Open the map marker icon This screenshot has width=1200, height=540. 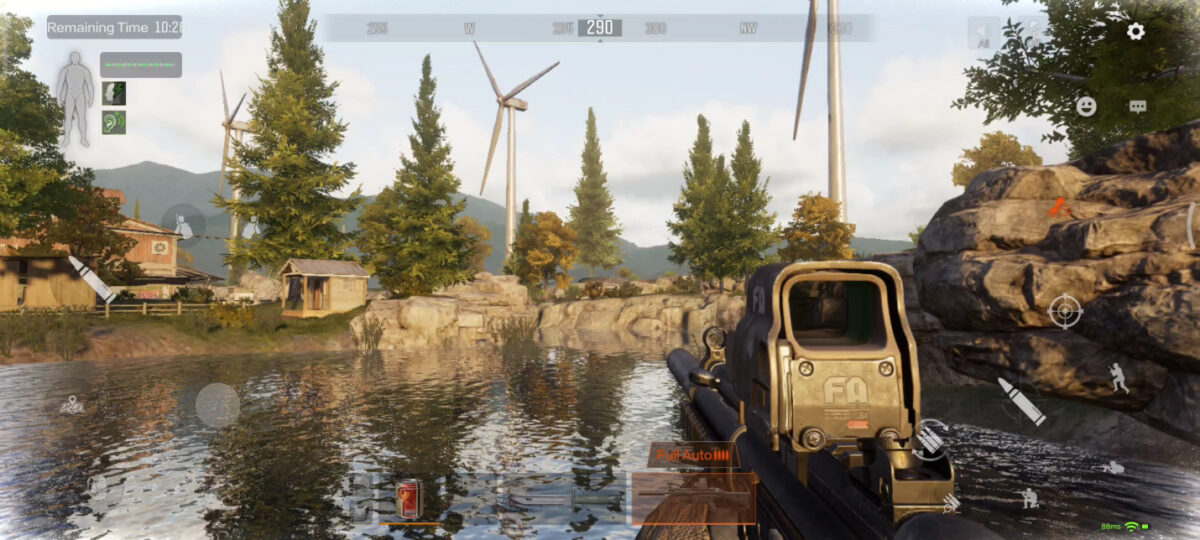pyautogui.click(x=72, y=405)
